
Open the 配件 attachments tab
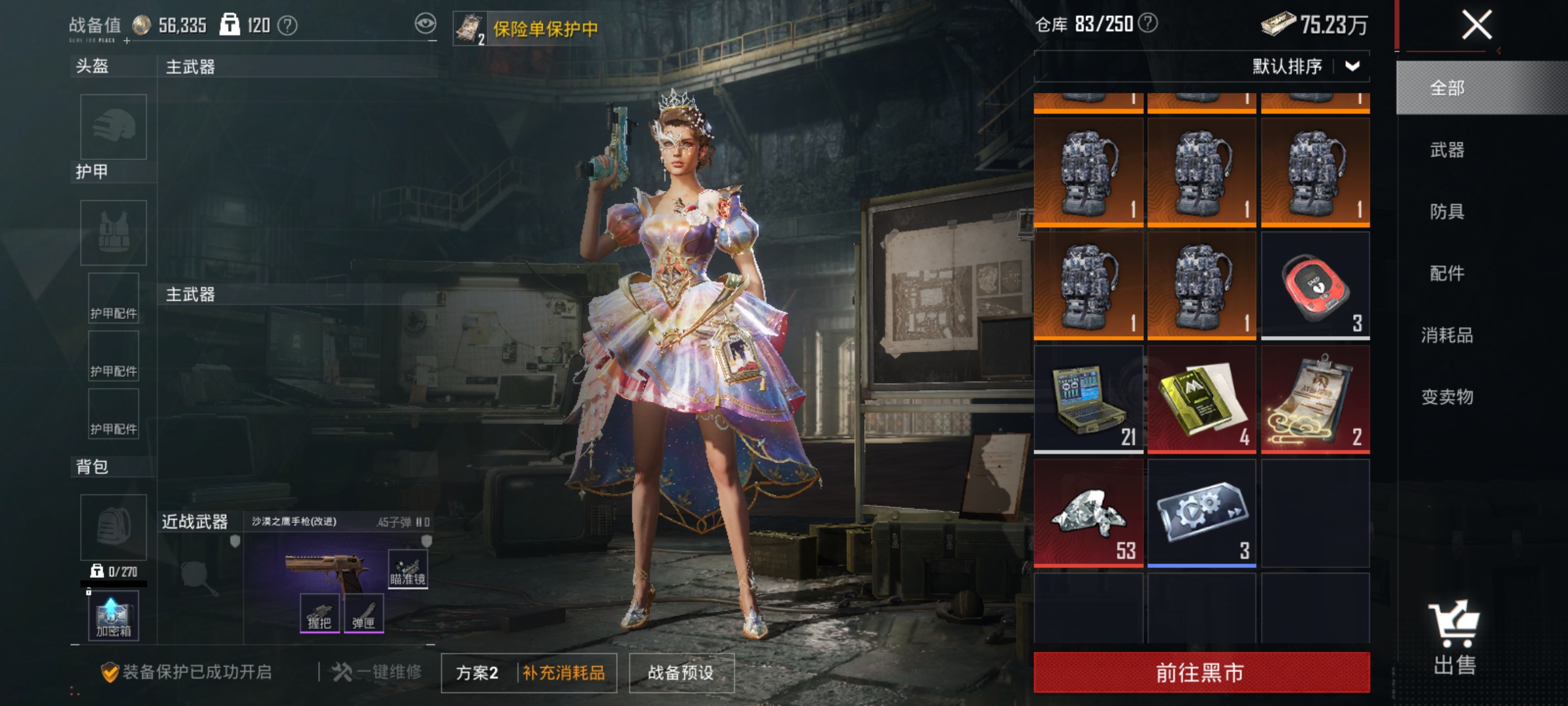(1447, 273)
